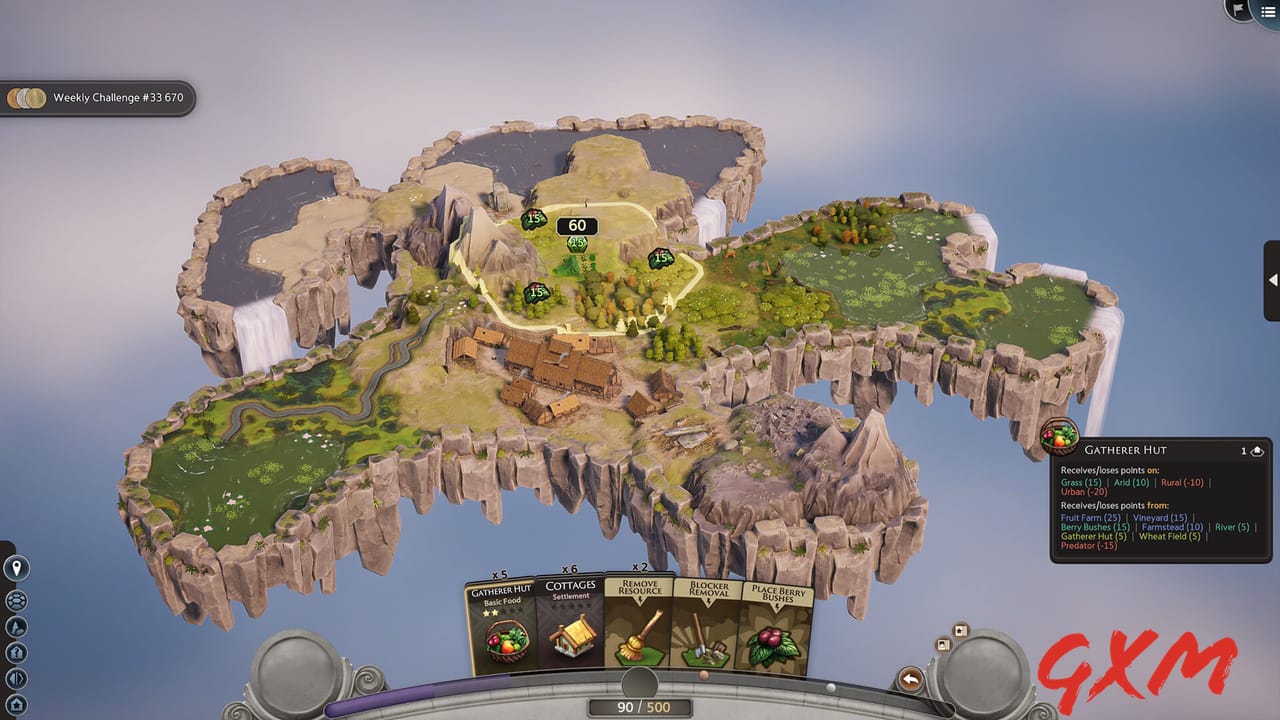The width and height of the screenshot is (1280, 720).
Task: Click the floating 60 point indicator on the map
Action: [x=577, y=225]
